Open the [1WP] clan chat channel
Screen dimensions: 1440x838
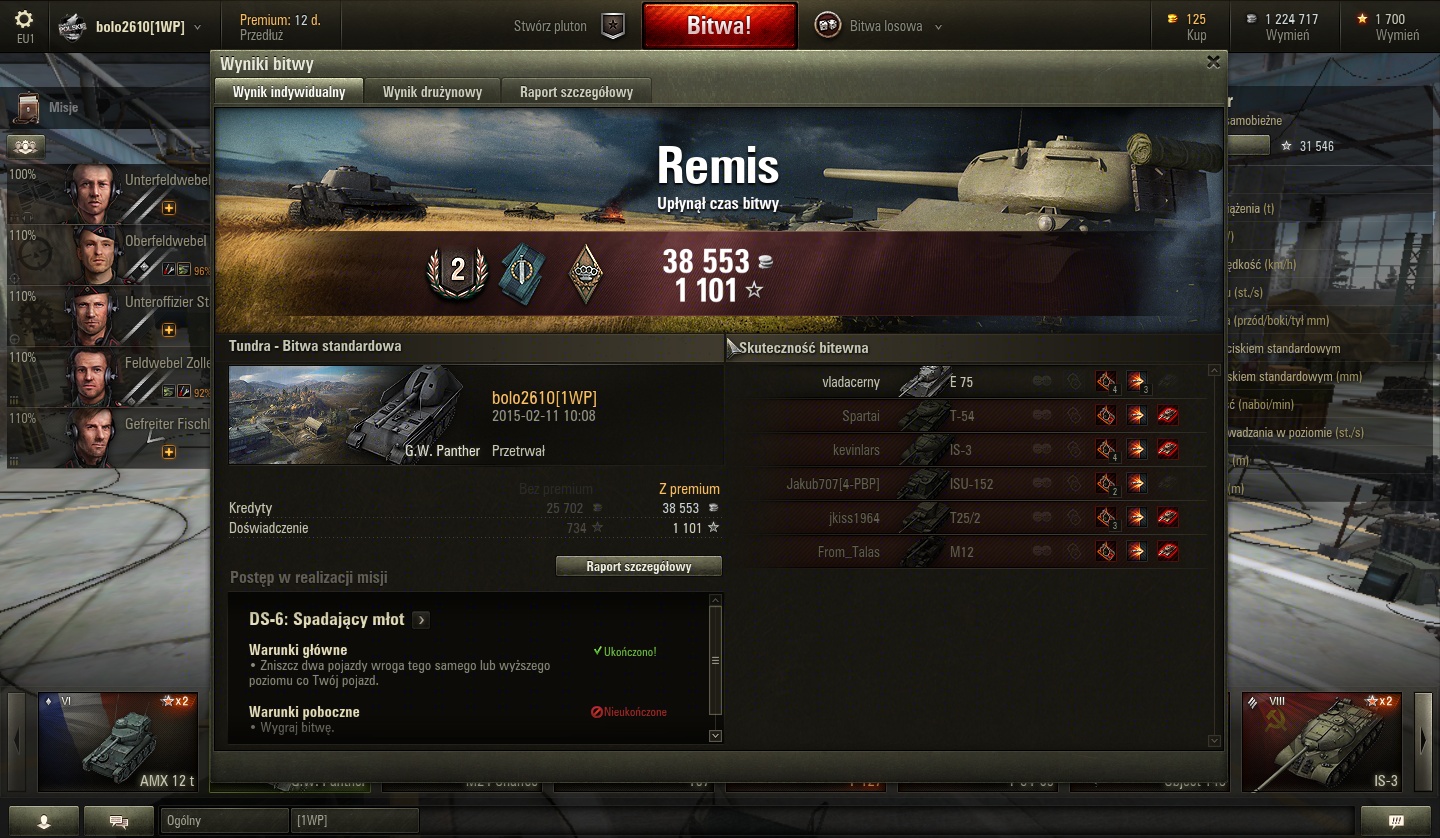354,821
